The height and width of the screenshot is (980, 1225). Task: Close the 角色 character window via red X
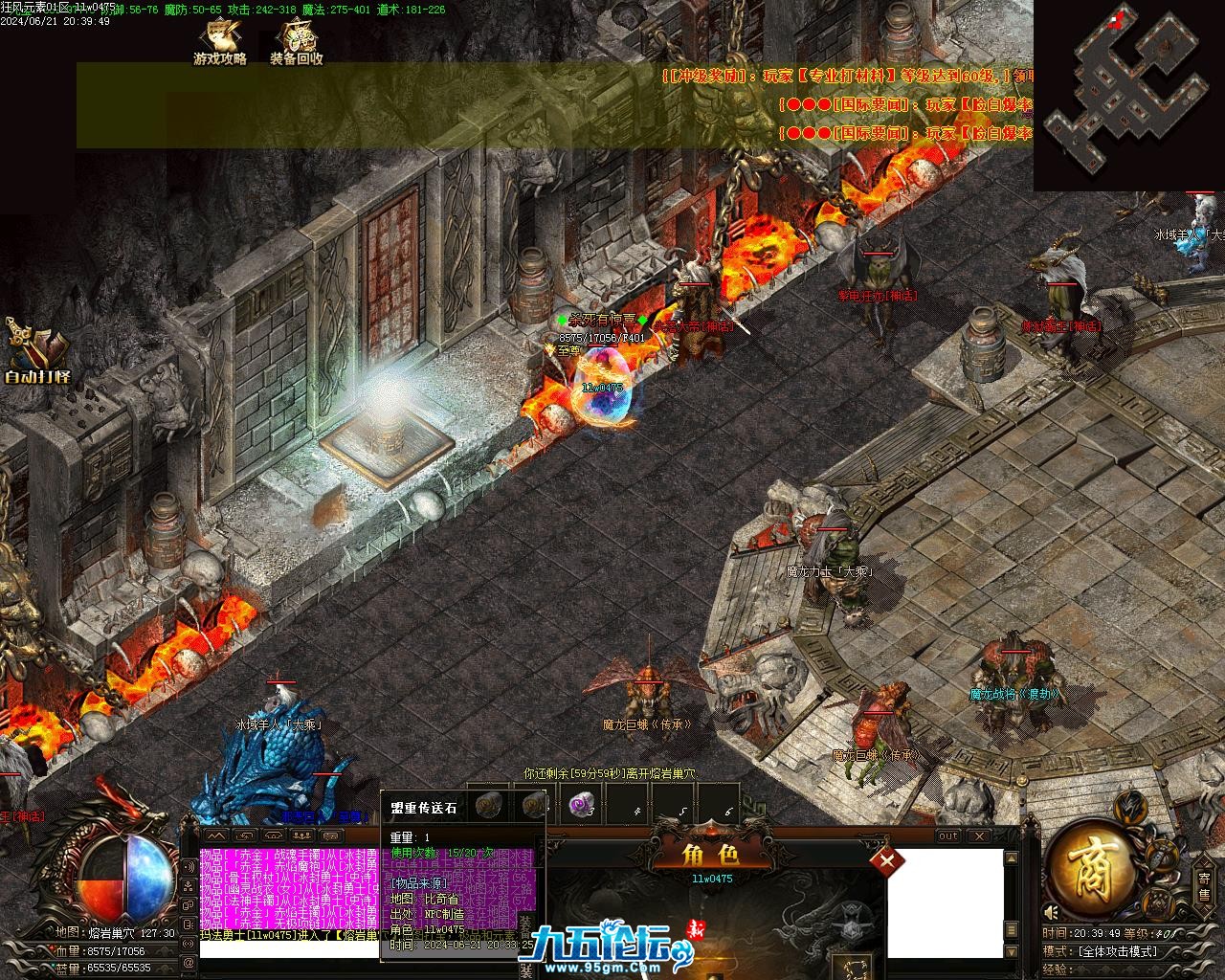coord(887,860)
